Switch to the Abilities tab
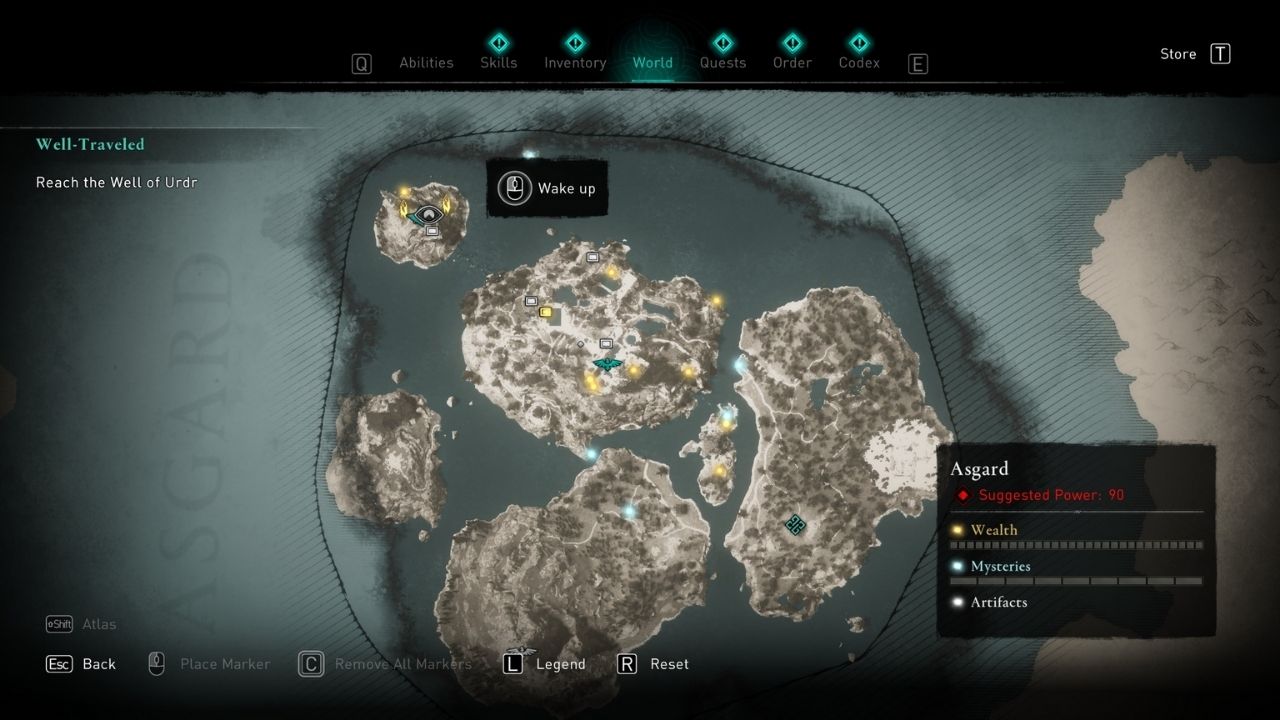The image size is (1280, 720). pos(426,62)
